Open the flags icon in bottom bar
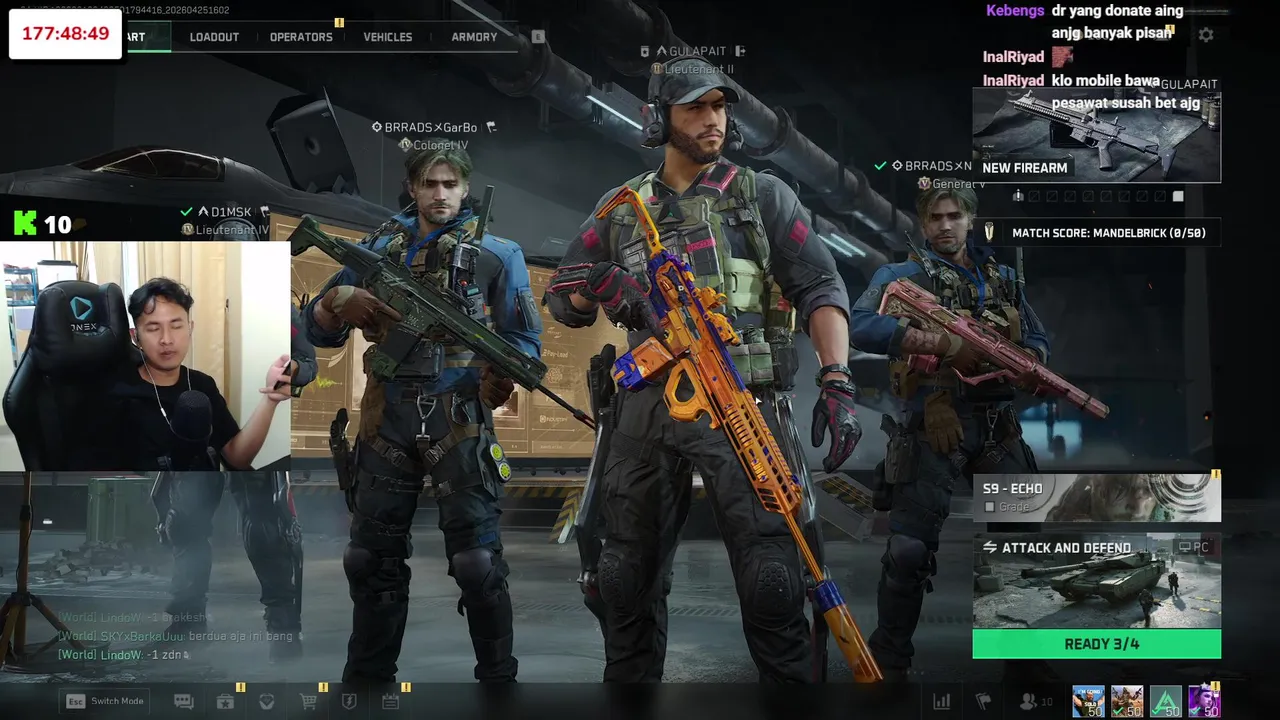 point(983,702)
